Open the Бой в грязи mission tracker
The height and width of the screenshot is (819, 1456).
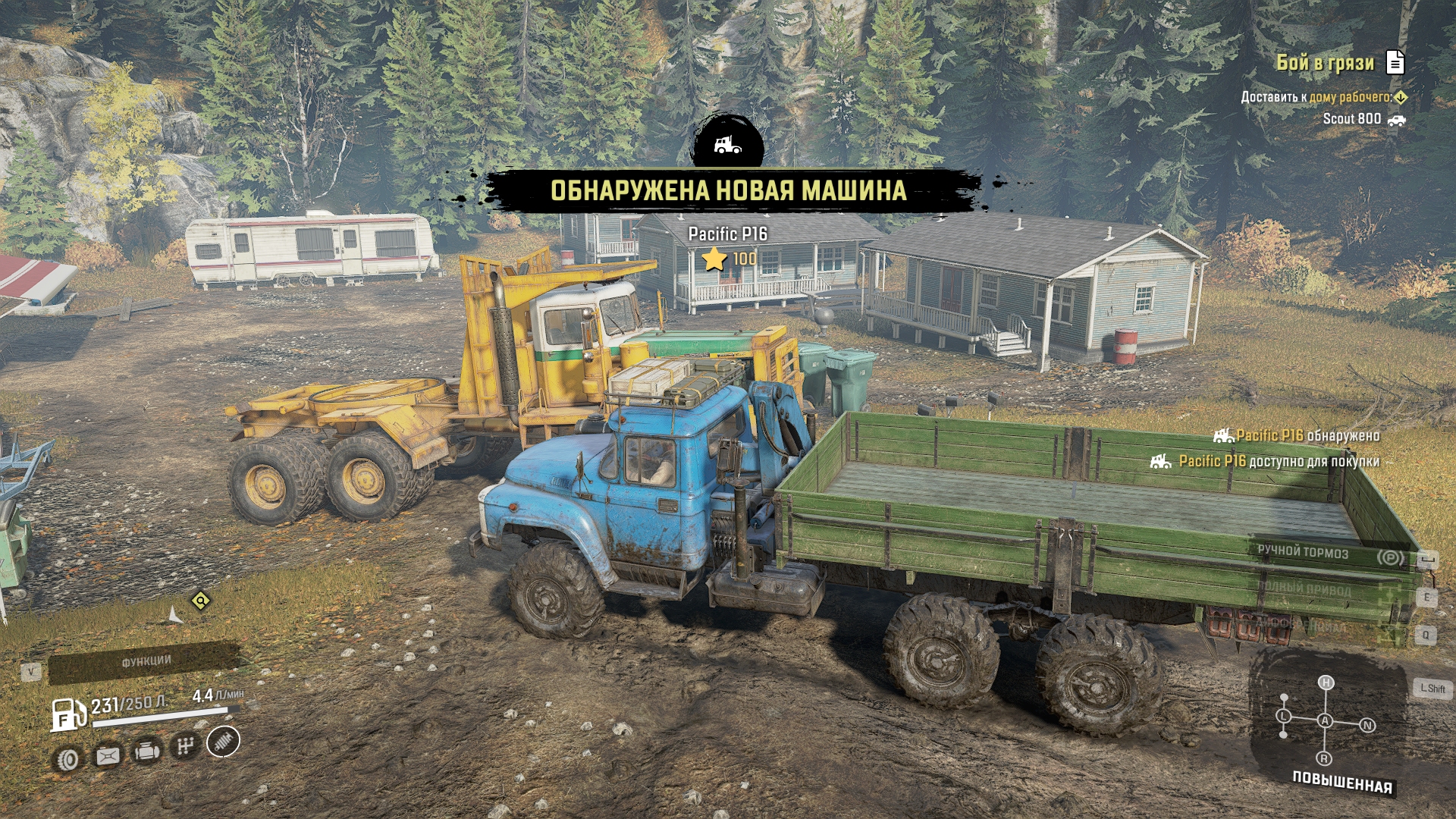pyautogui.click(x=1325, y=63)
